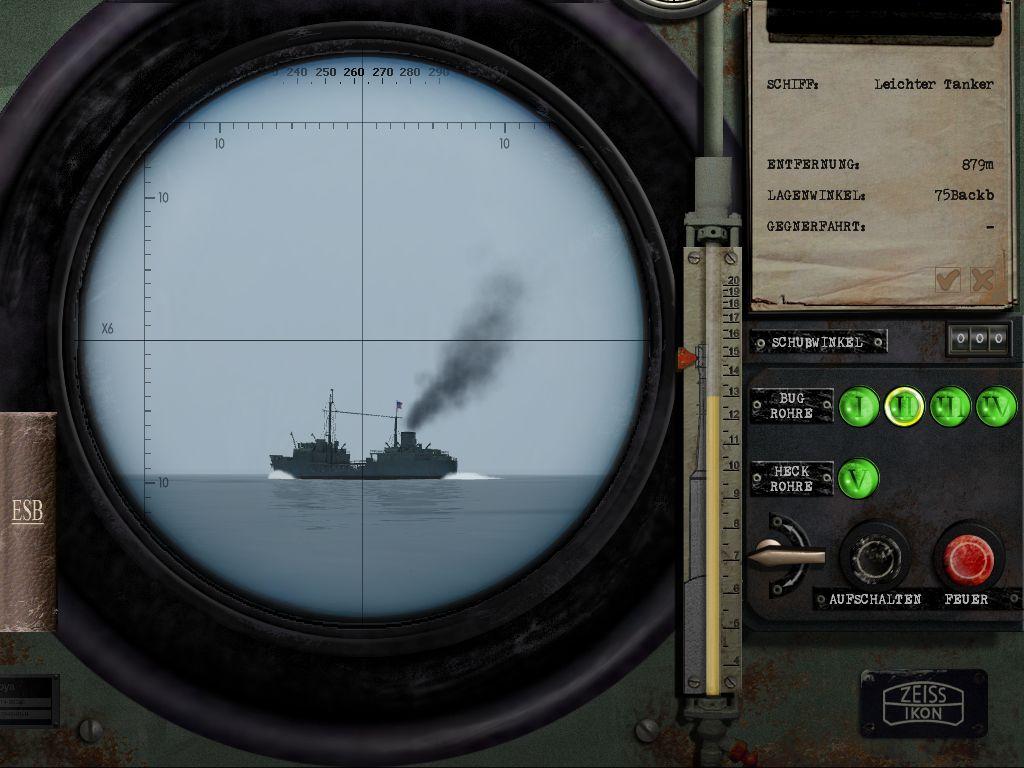Viewport: 1024px width, 768px height.
Task: Select bow torpedo tube III
Action: [x=950, y=406]
